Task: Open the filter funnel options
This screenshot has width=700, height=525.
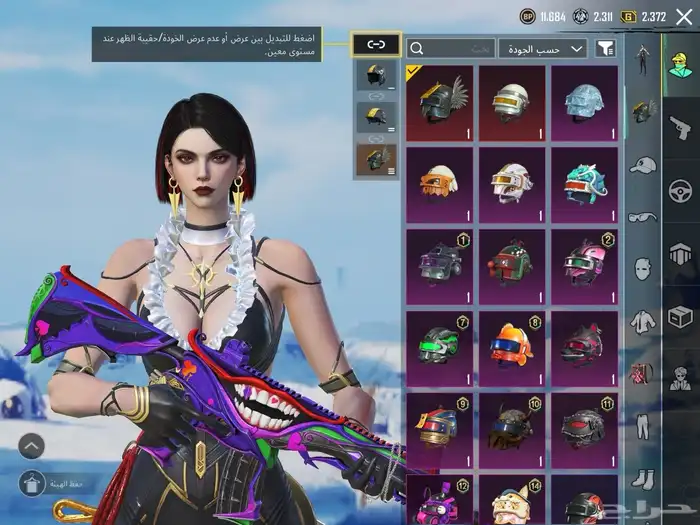Action: click(606, 48)
